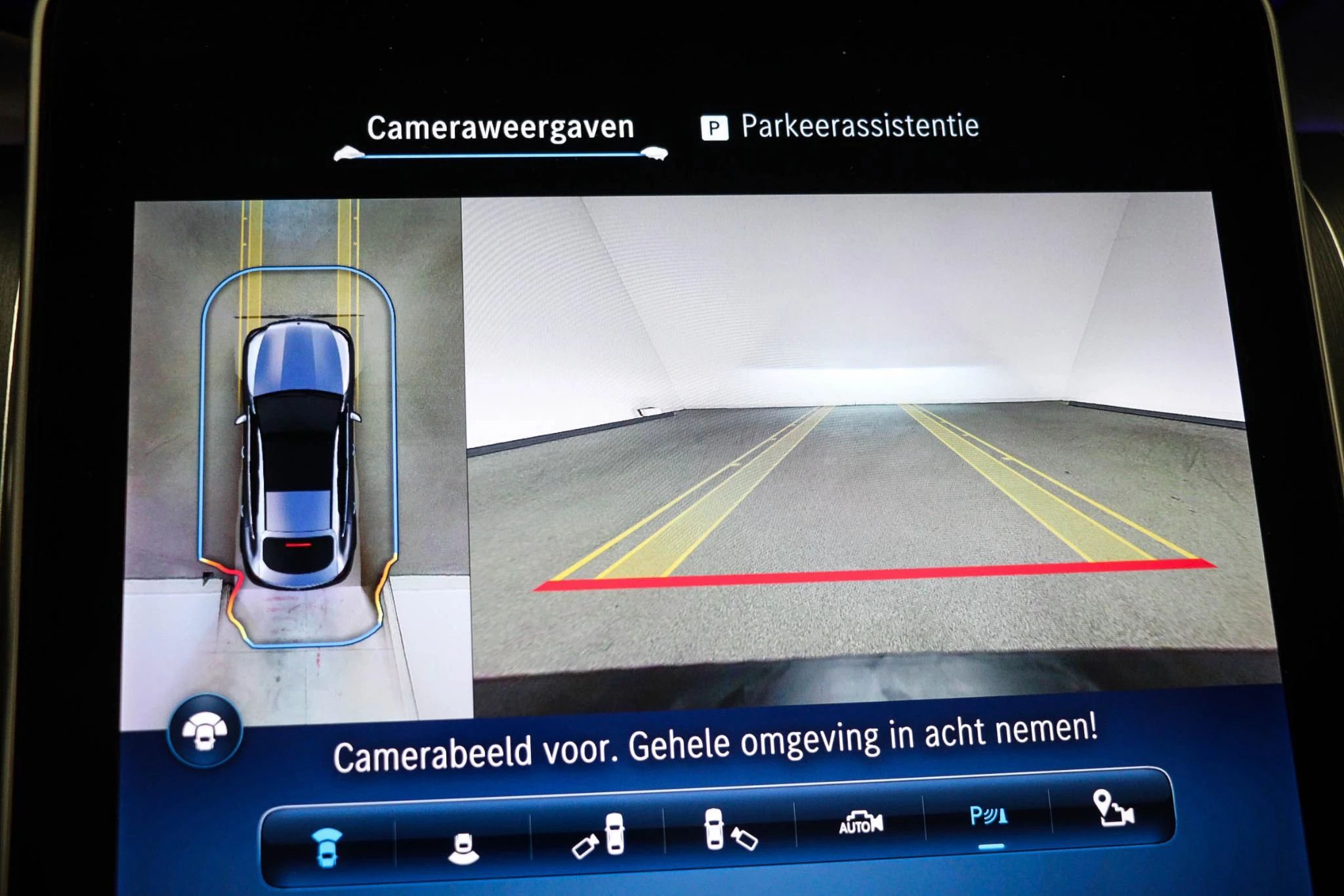Open the front side camera view

[x=606, y=833]
